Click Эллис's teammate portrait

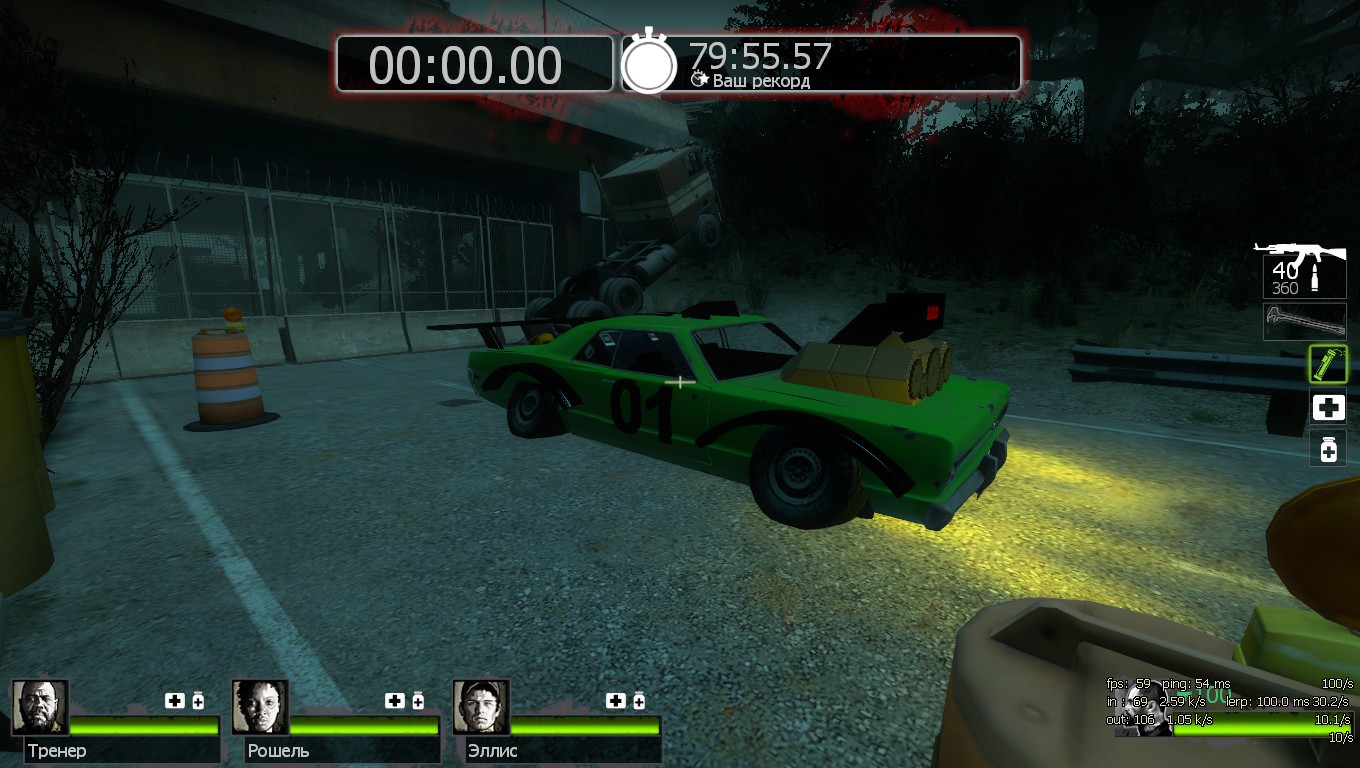click(481, 707)
